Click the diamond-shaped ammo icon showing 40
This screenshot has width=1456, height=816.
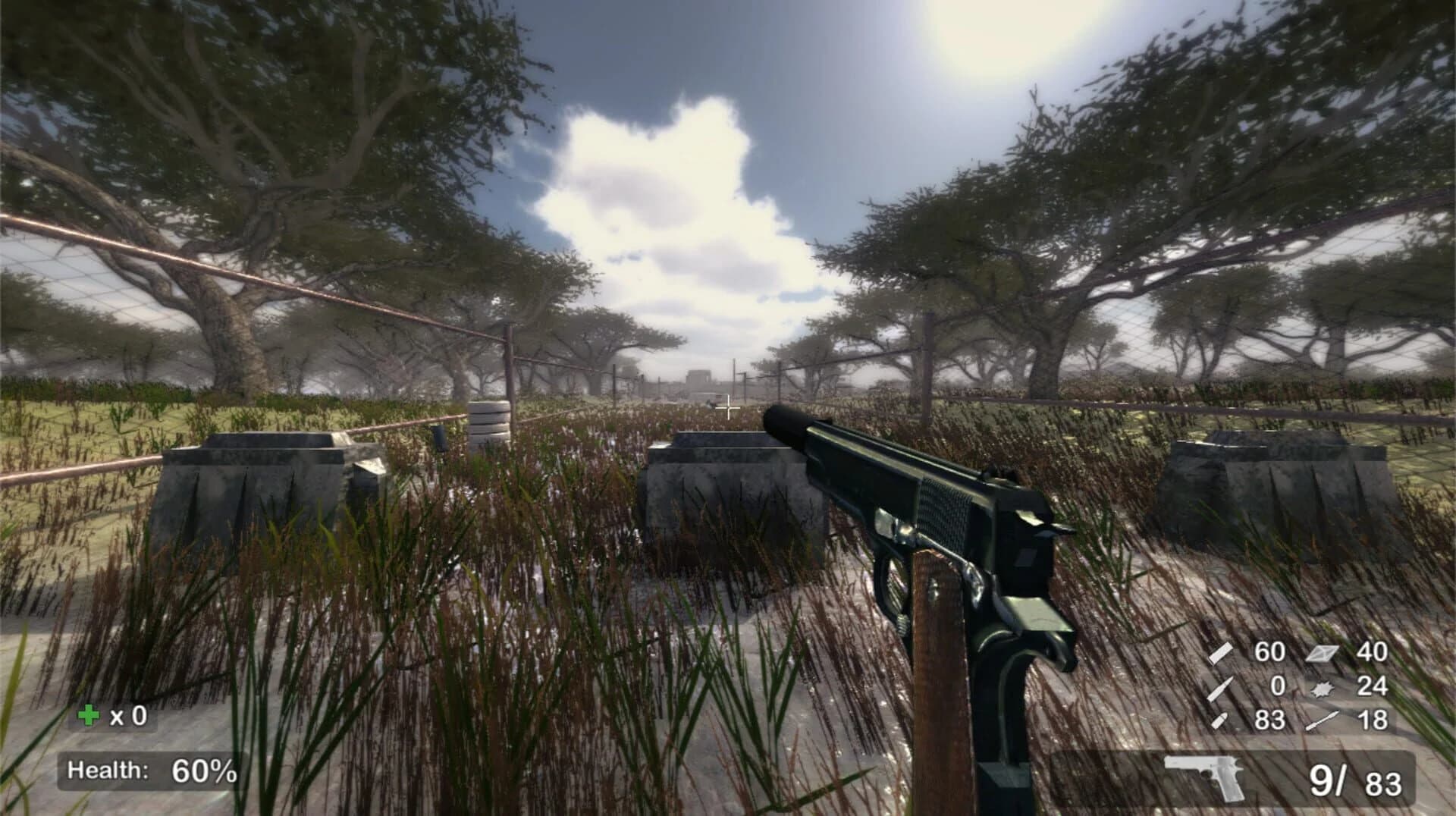pyautogui.click(x=1322, y=654)
